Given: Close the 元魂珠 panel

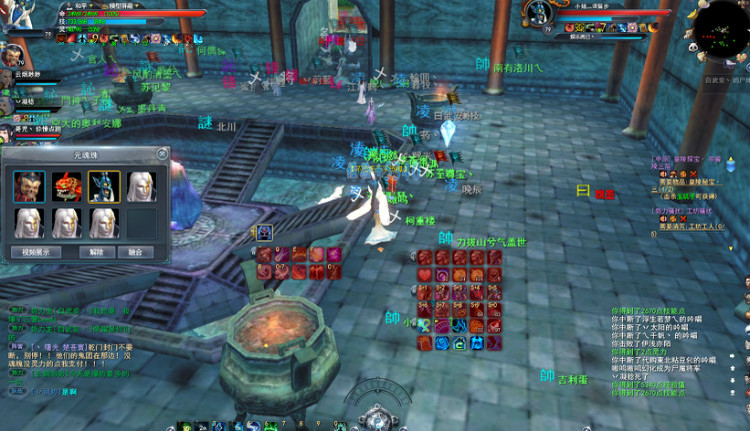Looking at the screenshot, I should click(x=163, y=154).
